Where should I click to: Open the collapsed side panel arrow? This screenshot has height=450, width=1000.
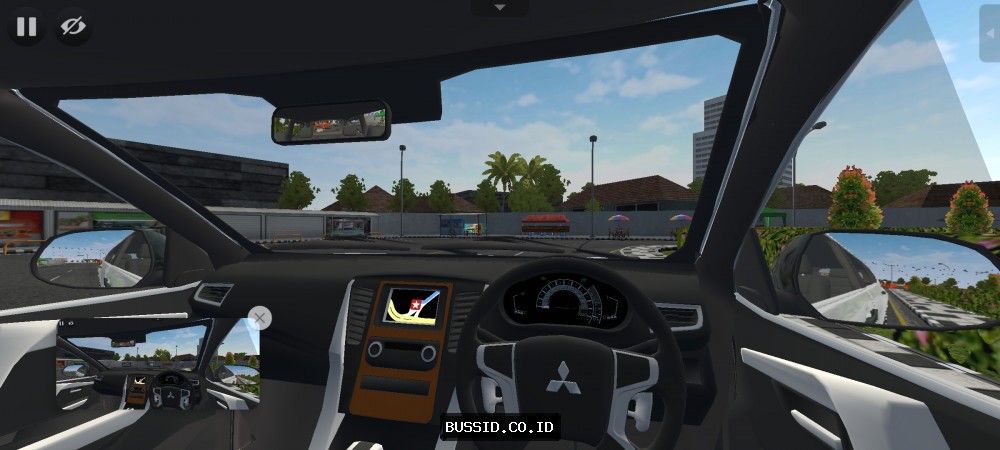click(x=989, y=32)
